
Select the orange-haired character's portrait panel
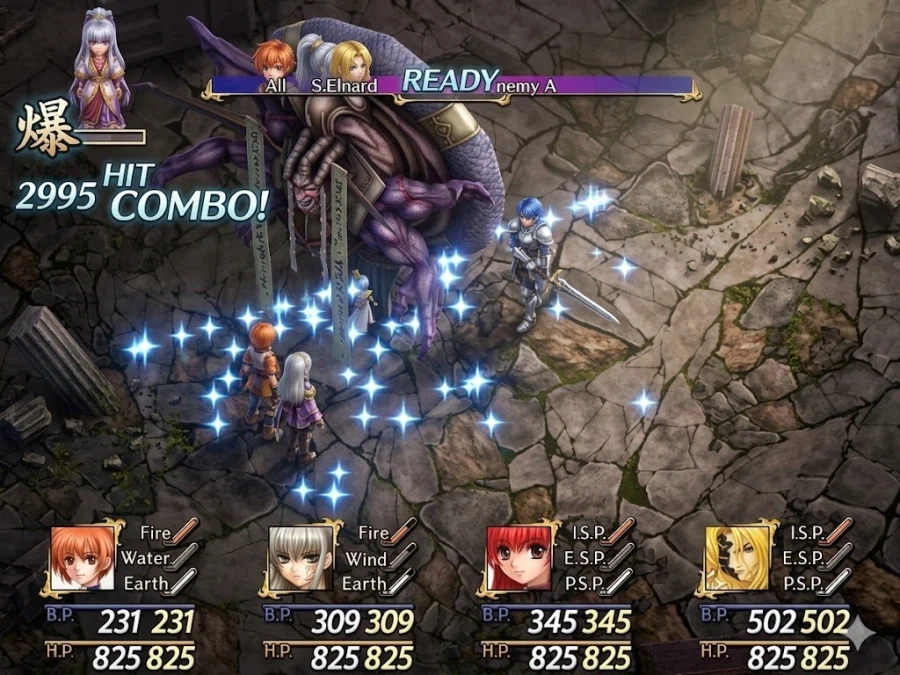coord(82,558)
